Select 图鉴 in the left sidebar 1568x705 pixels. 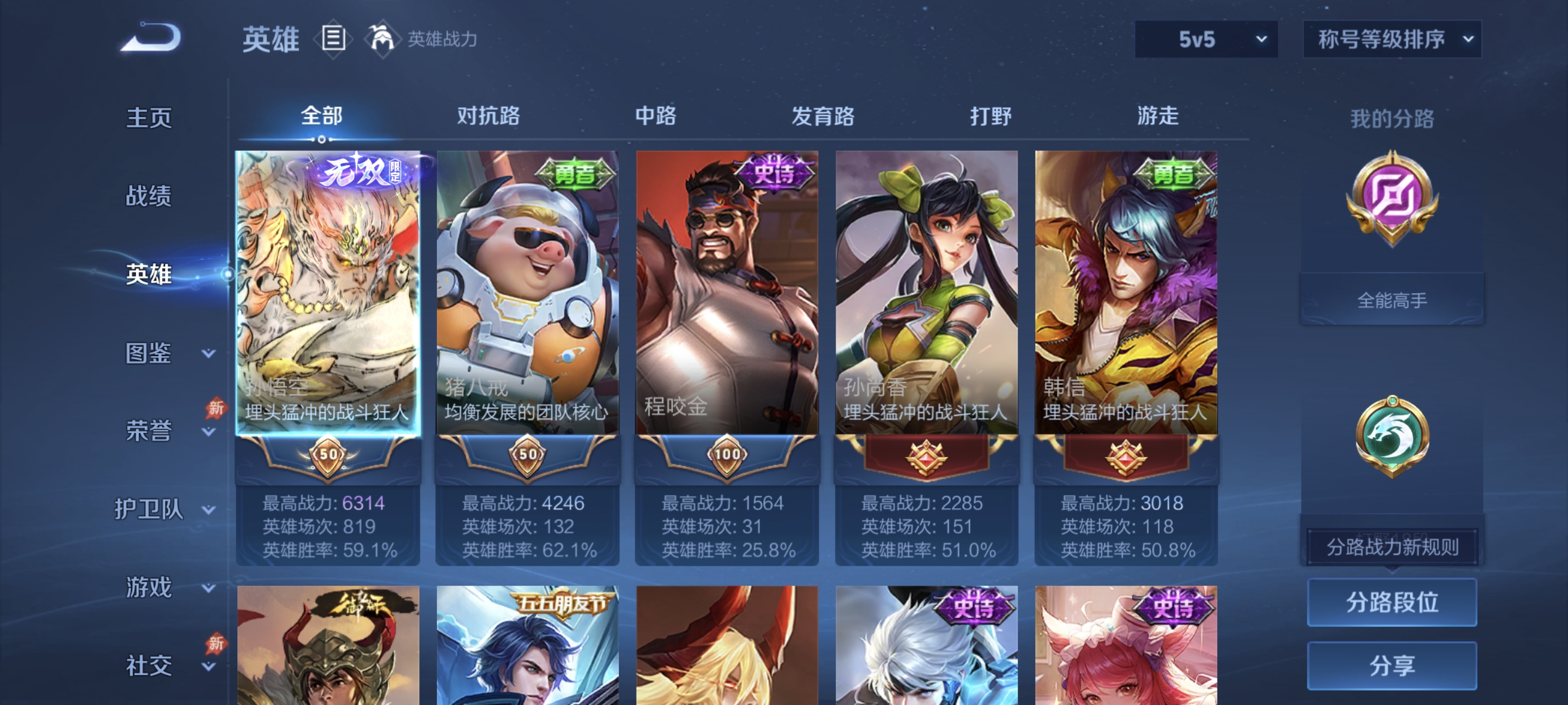click(x=148, y=352)
